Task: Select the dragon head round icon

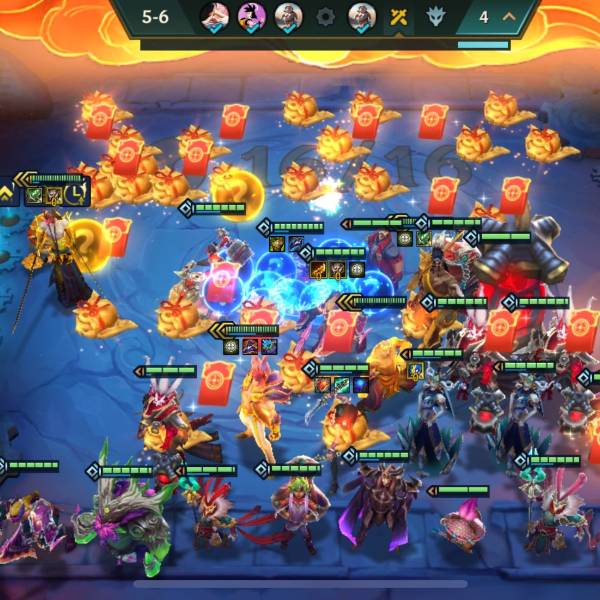Action: coord(436,17)
